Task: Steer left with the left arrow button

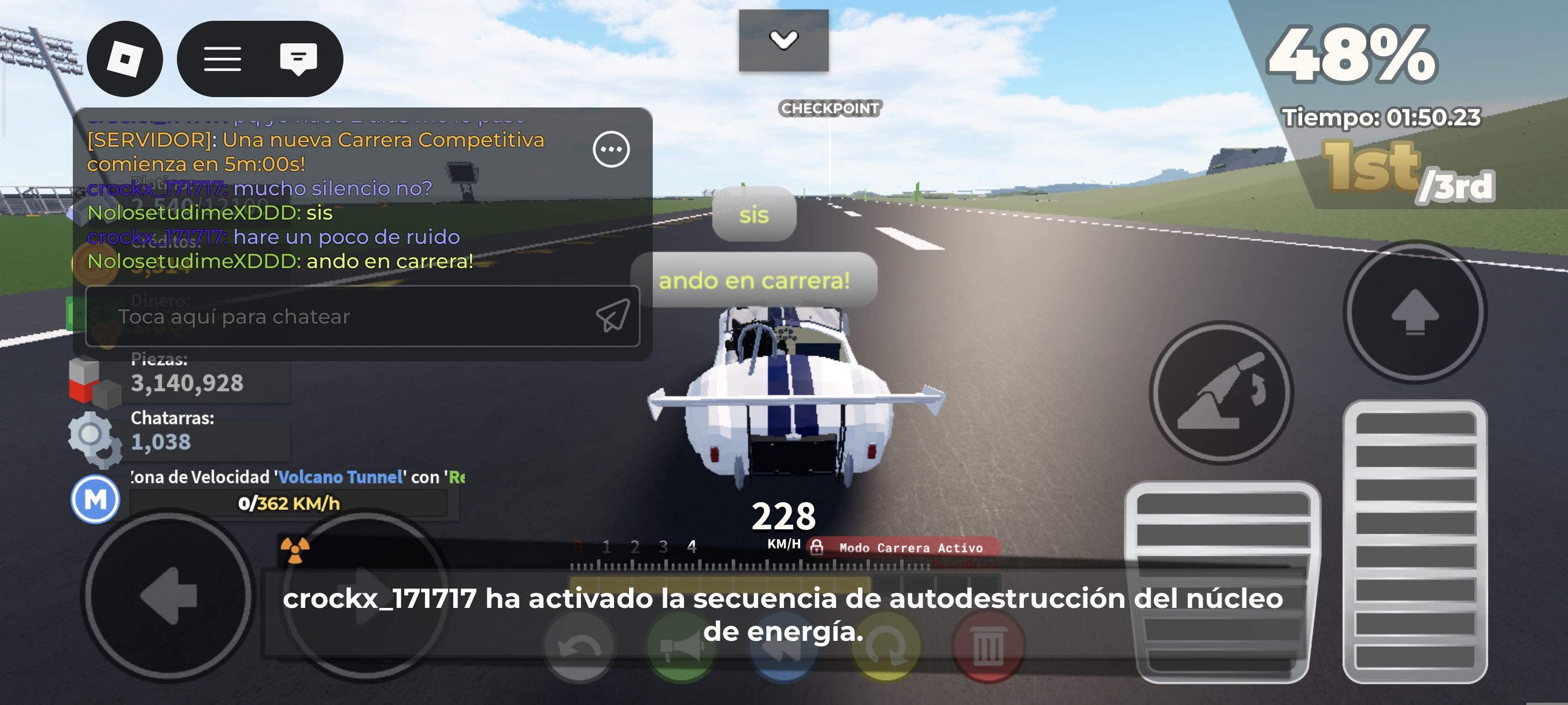Action: click(169, 596)
